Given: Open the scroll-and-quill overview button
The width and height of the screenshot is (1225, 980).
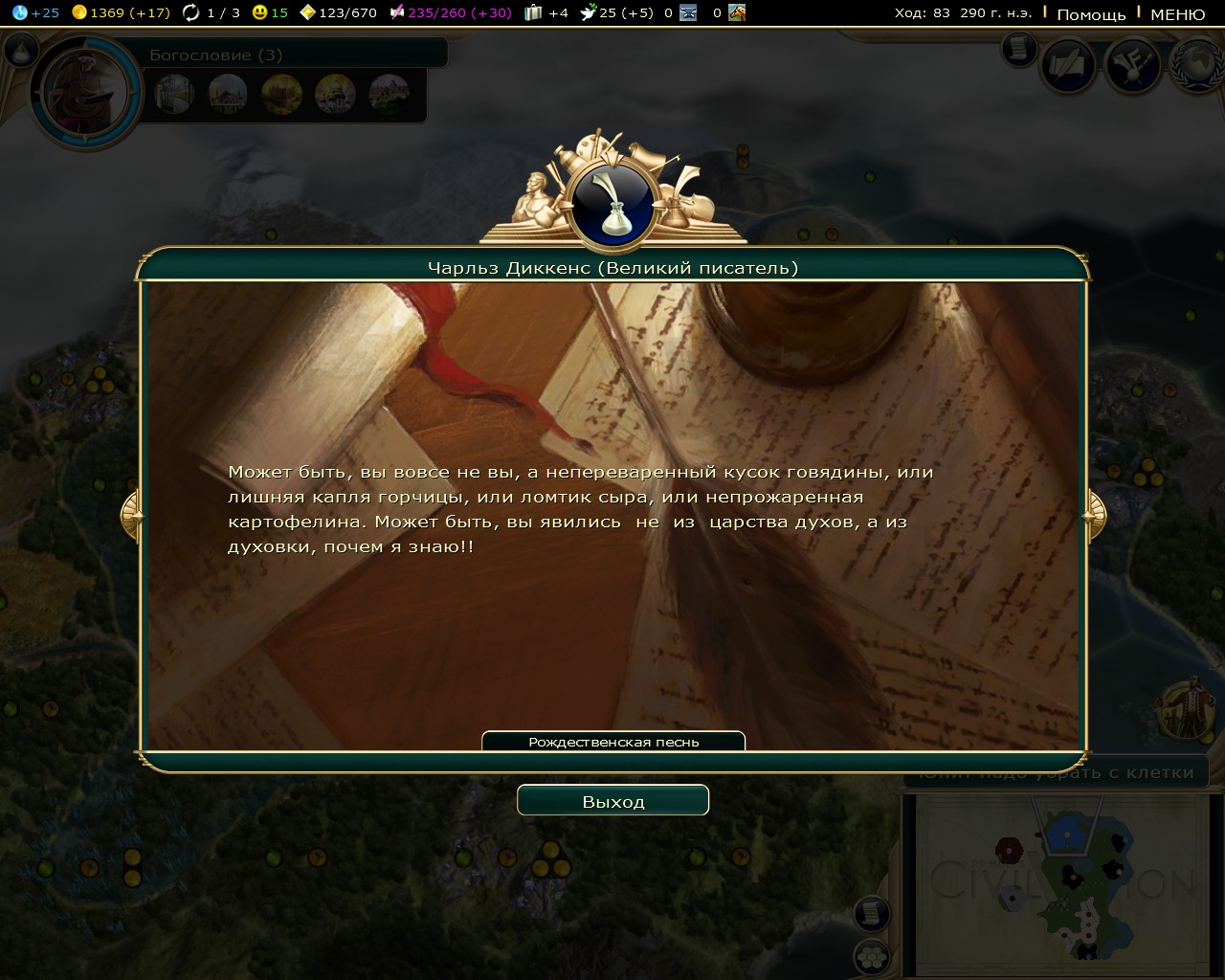Looking at the screenshot, I should [x=1068, y=65].
